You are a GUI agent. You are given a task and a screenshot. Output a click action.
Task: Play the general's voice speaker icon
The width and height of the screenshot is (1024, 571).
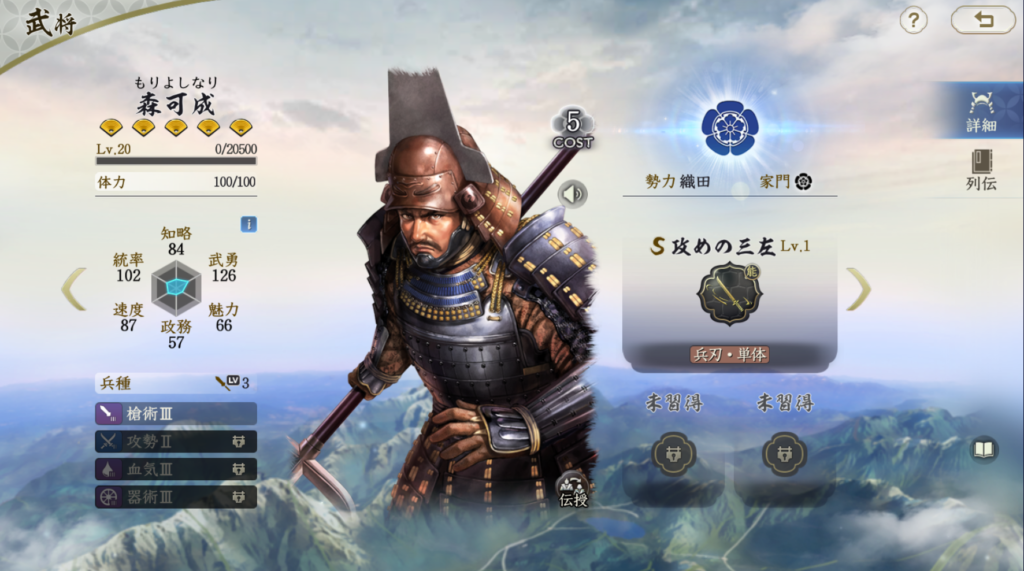coord(573,193)
